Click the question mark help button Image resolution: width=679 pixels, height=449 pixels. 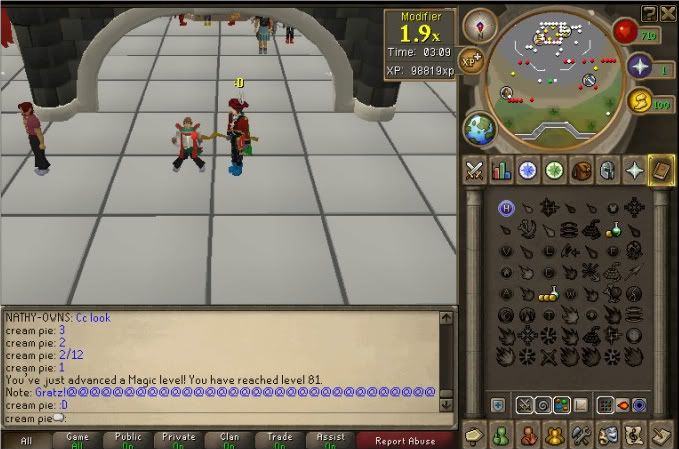(x=648, y=11)
